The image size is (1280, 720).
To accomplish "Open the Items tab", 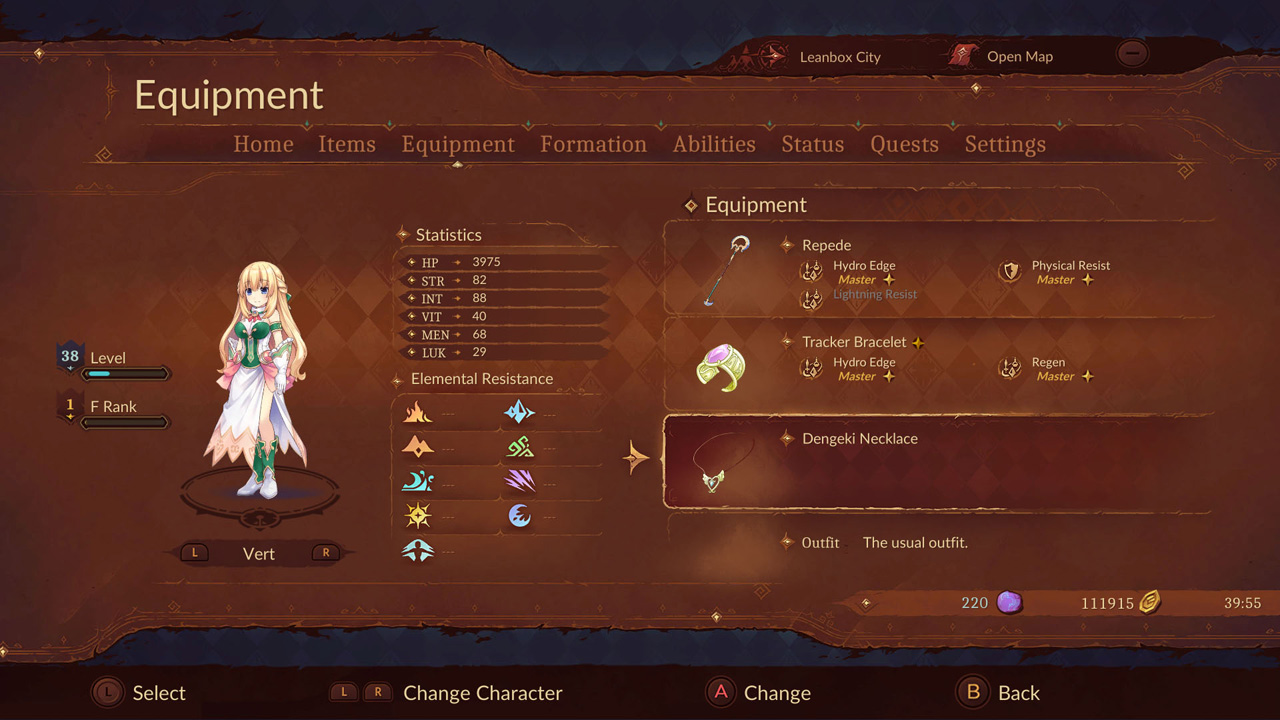I will pos(347,144).
